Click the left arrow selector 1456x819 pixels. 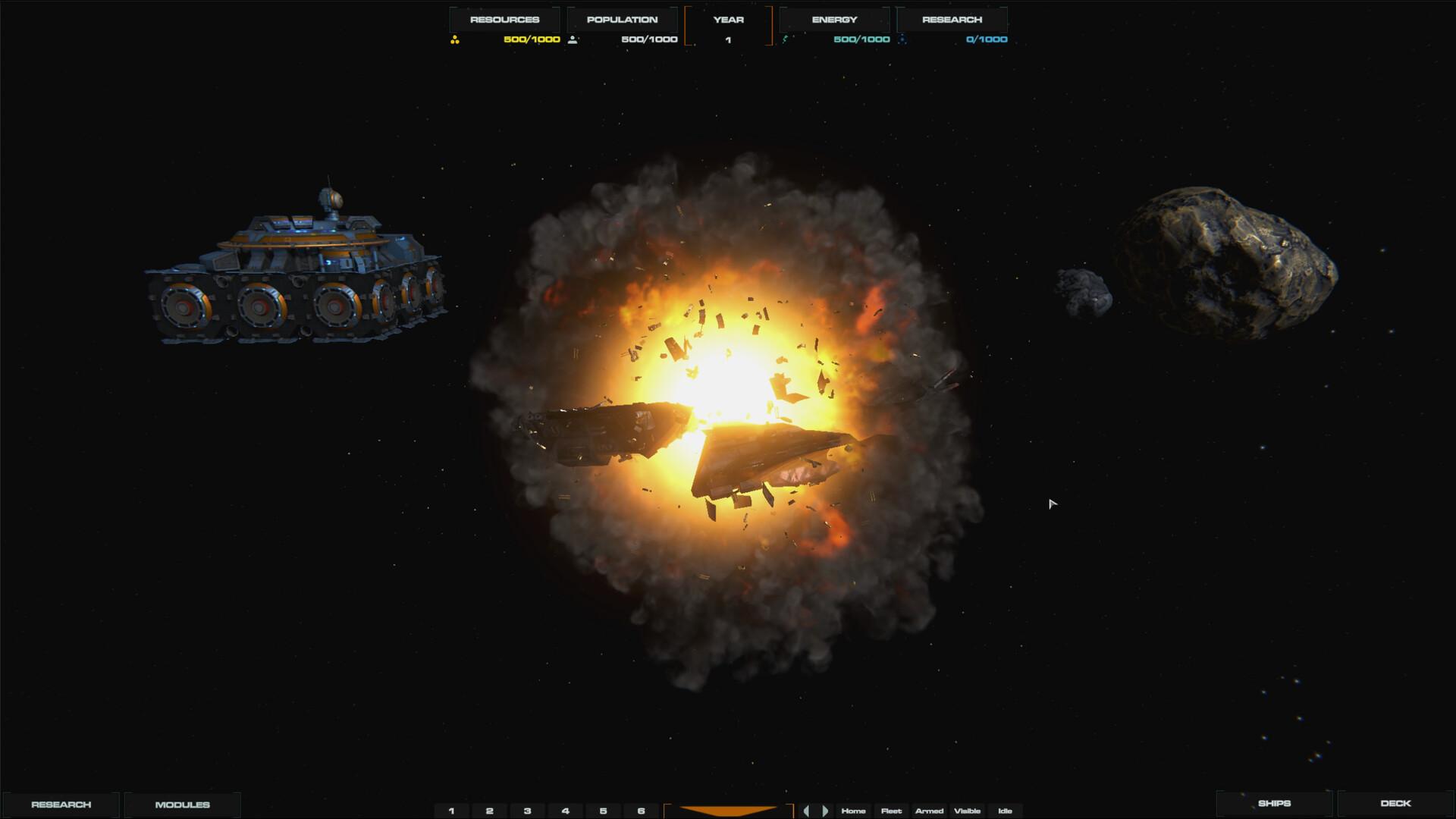(x=806, y=811)
